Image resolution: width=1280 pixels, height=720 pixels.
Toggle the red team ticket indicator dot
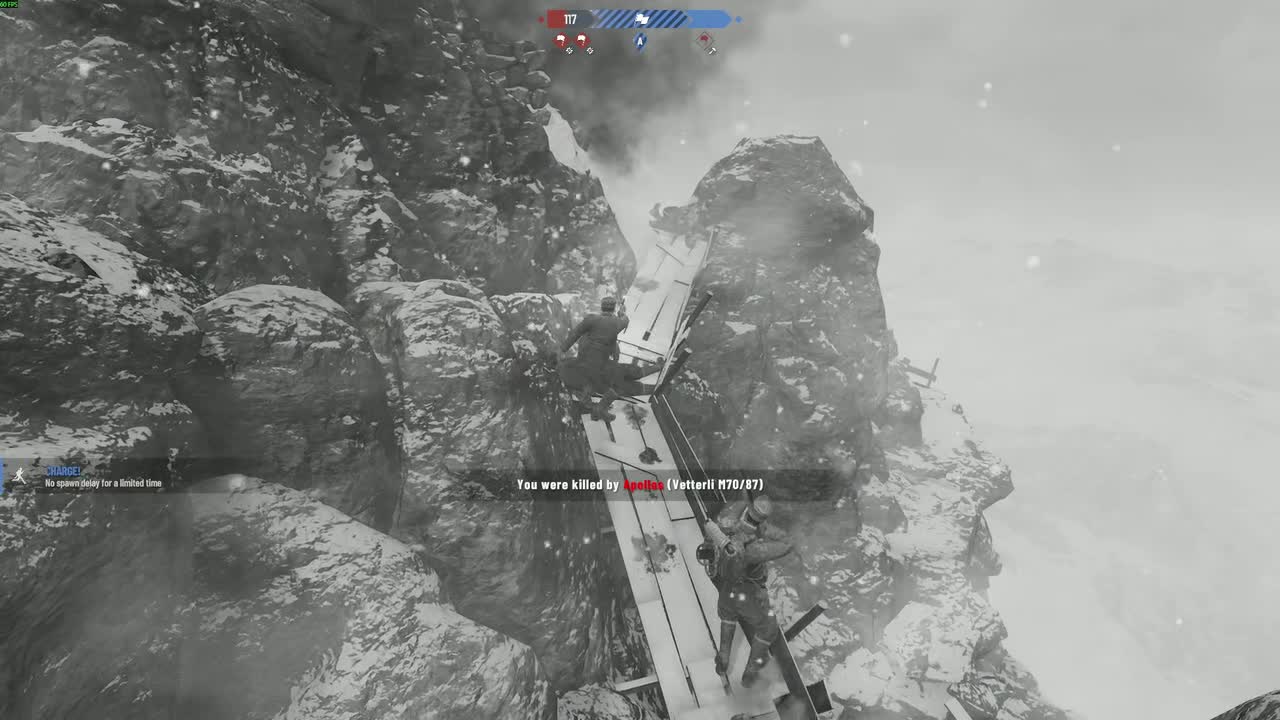click(542, 19)
